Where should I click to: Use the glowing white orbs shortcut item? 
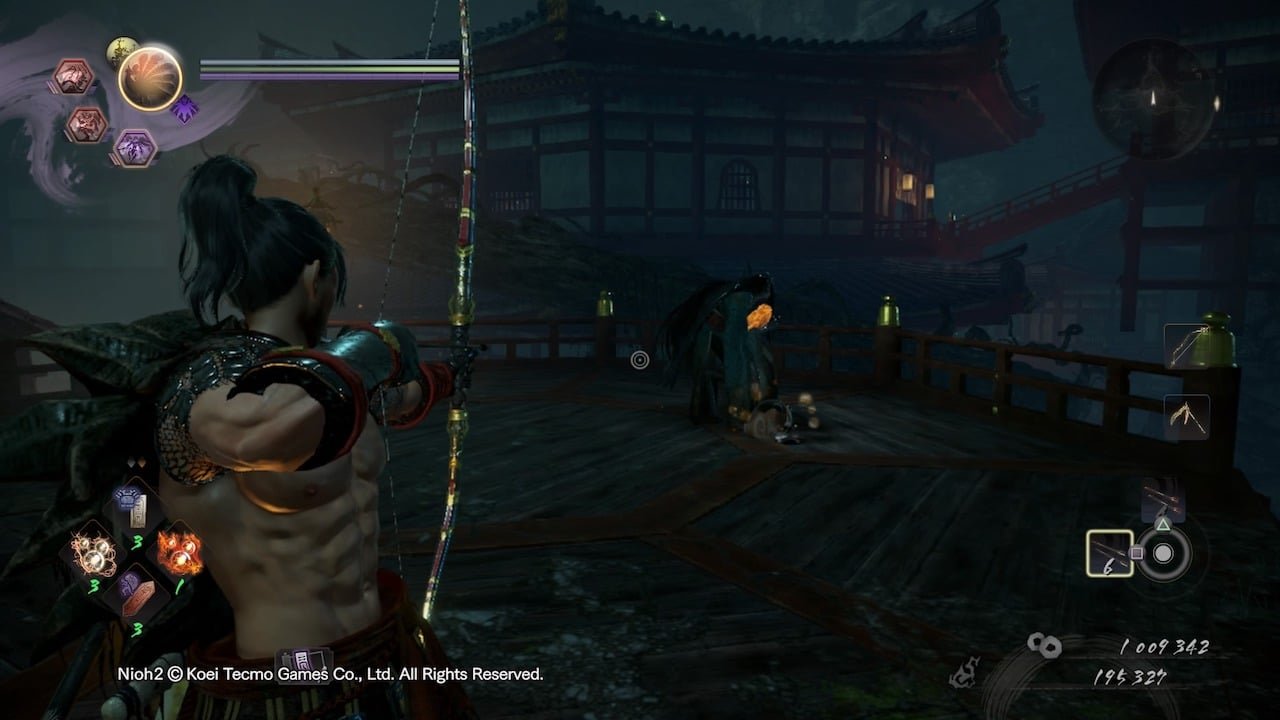pyautogui.click(x=92, y=551)
